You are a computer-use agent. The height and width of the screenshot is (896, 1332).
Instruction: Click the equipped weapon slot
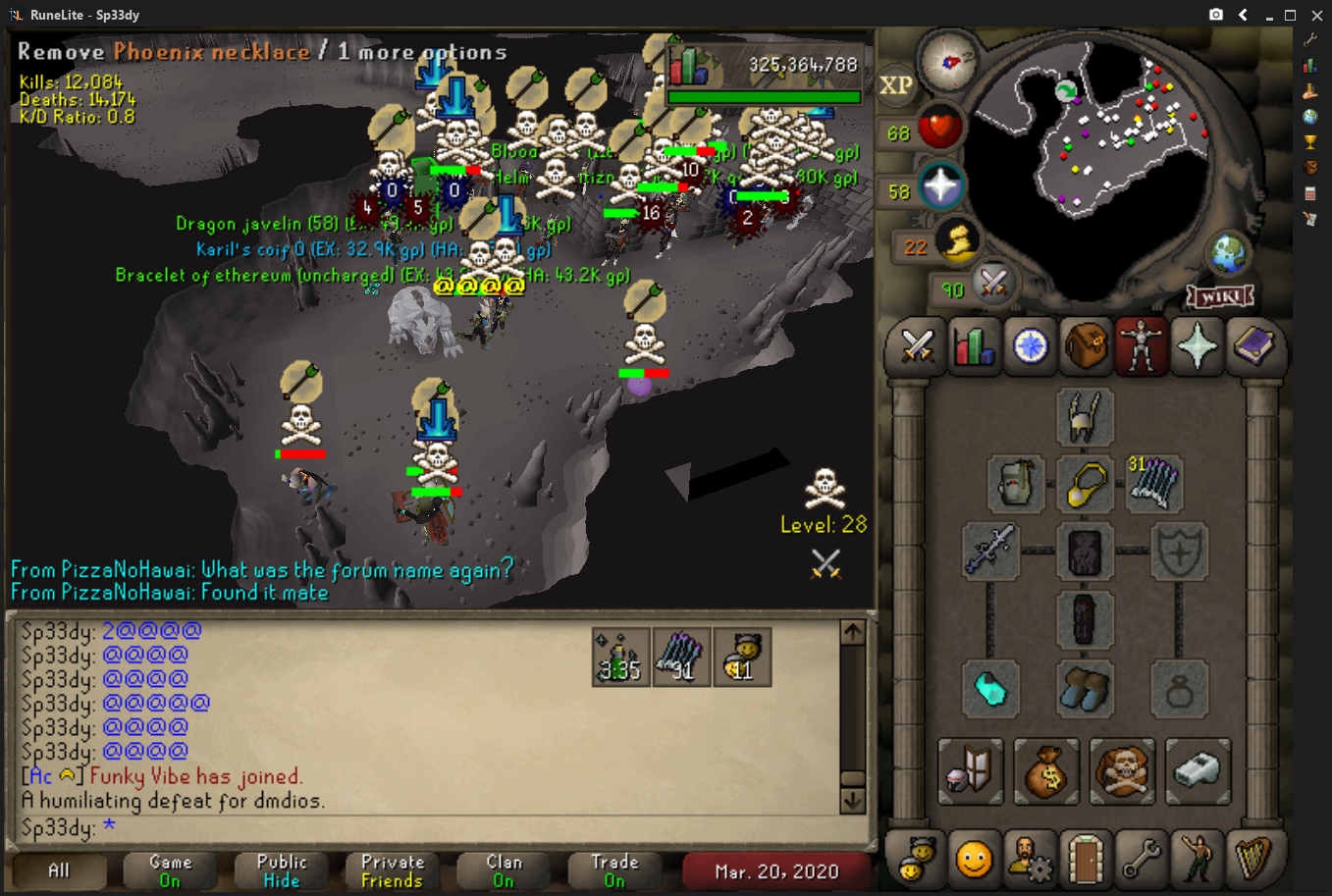point(989,550)
